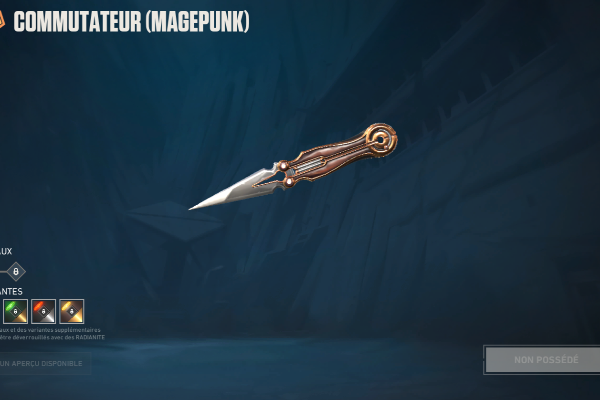Click the APERÇU DISPONIBLE preview button
The height and width of the screenshot is (400, 600).
point(44,363)
